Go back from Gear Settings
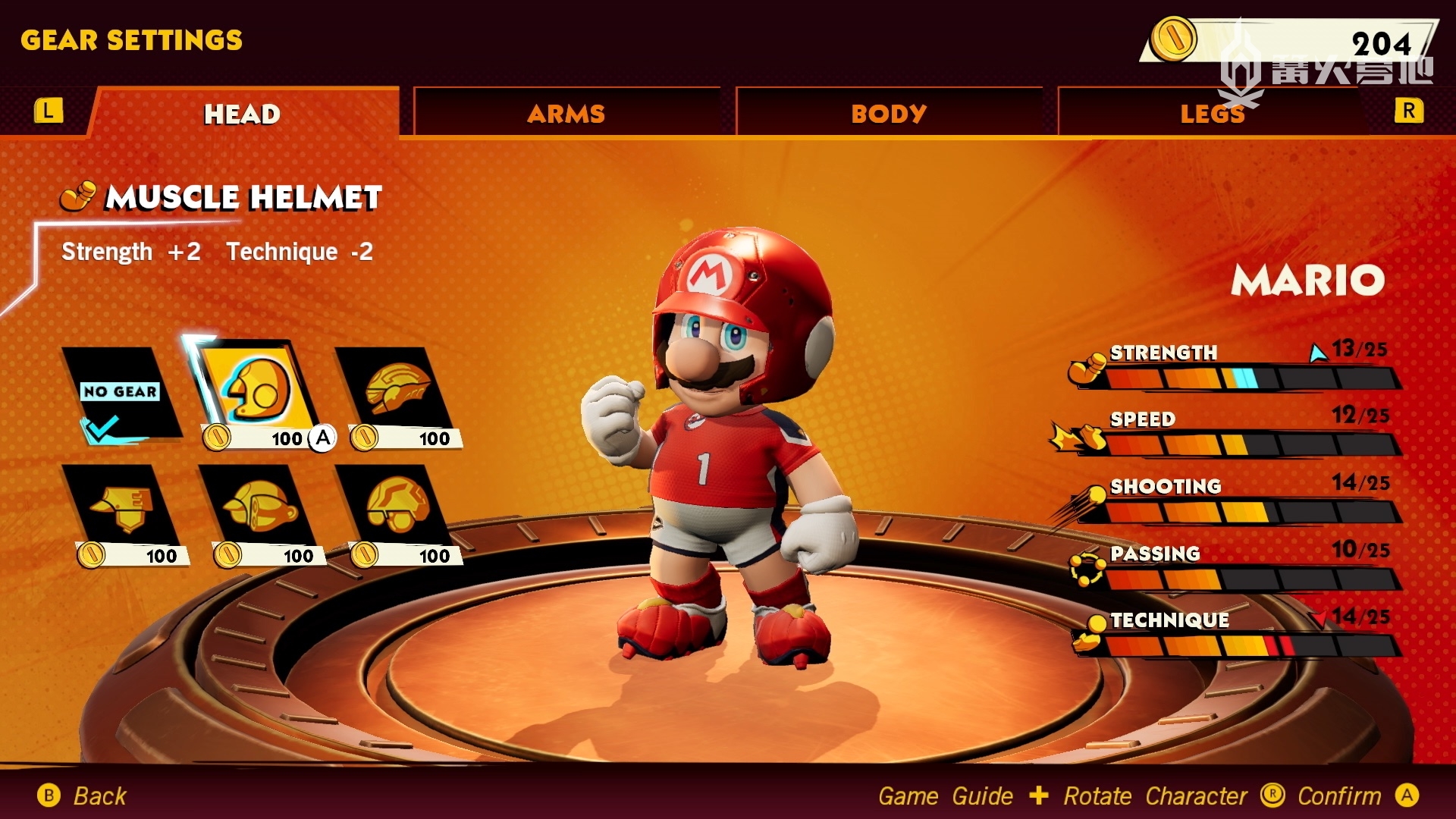Image resolution: width=1456 pixels, height=819 pixels. tap(83, 795)
